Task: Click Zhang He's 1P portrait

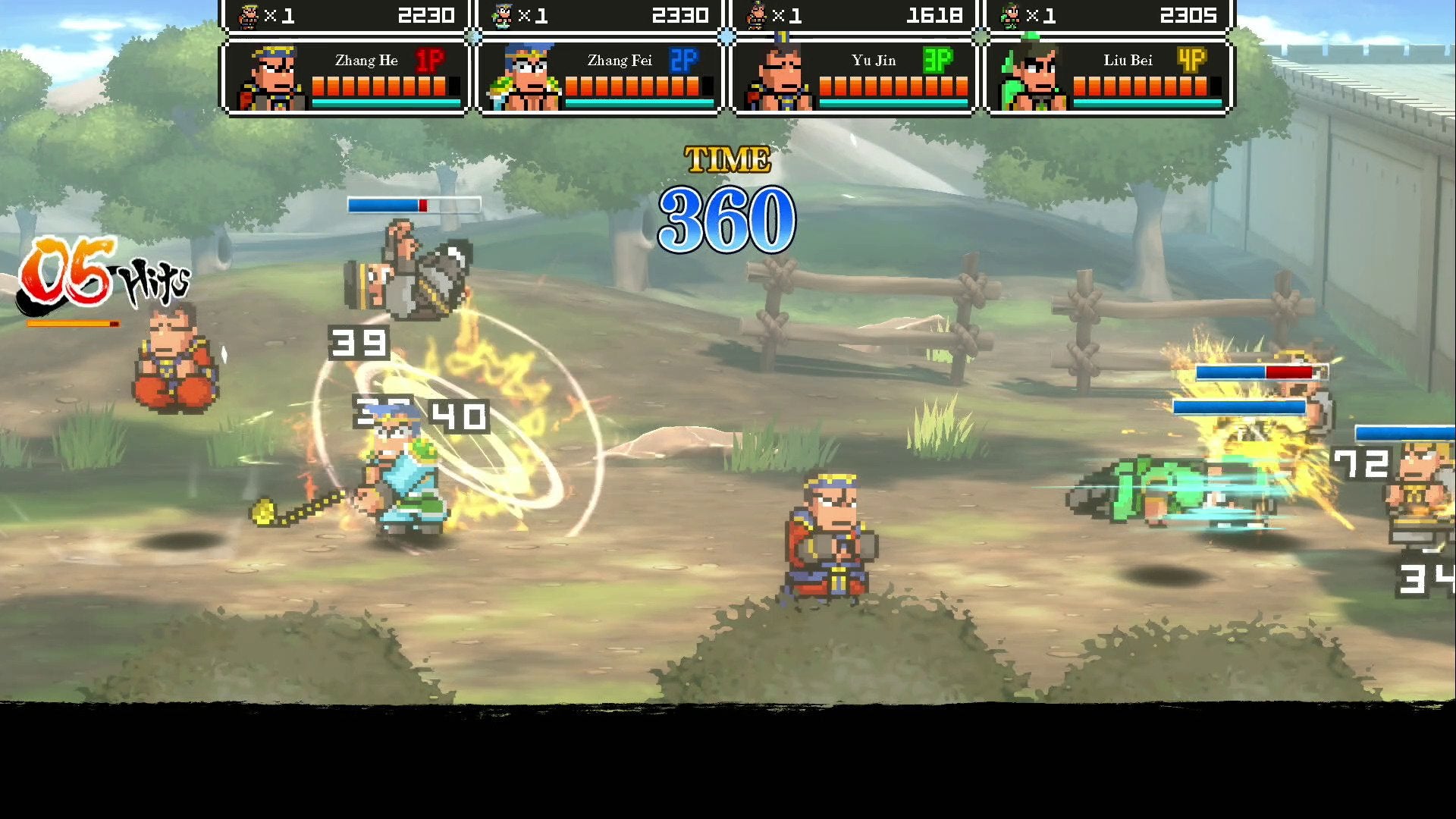Action: [x=271, y=78]
